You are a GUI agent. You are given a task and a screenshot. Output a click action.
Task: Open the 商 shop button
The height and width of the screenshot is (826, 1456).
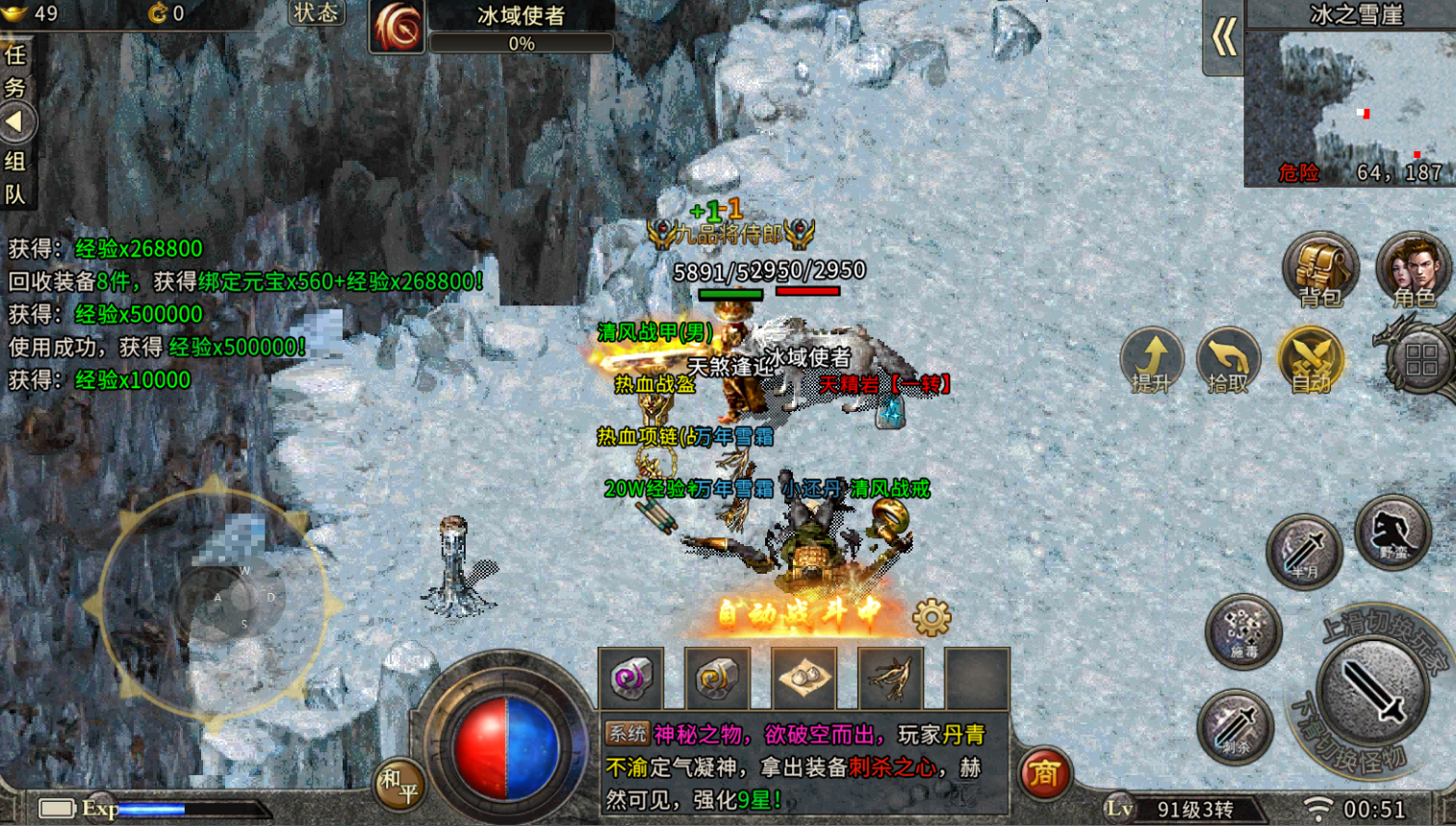(1044, 772)
